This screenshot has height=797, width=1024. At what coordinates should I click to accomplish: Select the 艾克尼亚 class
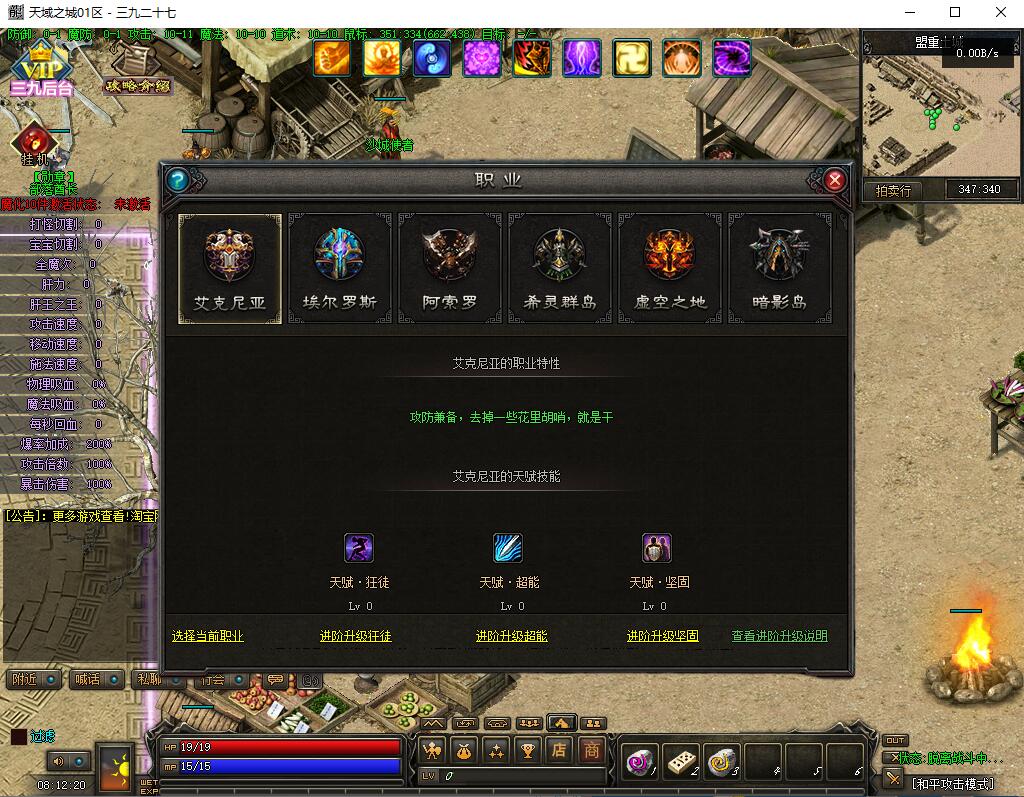pos(229,267)
